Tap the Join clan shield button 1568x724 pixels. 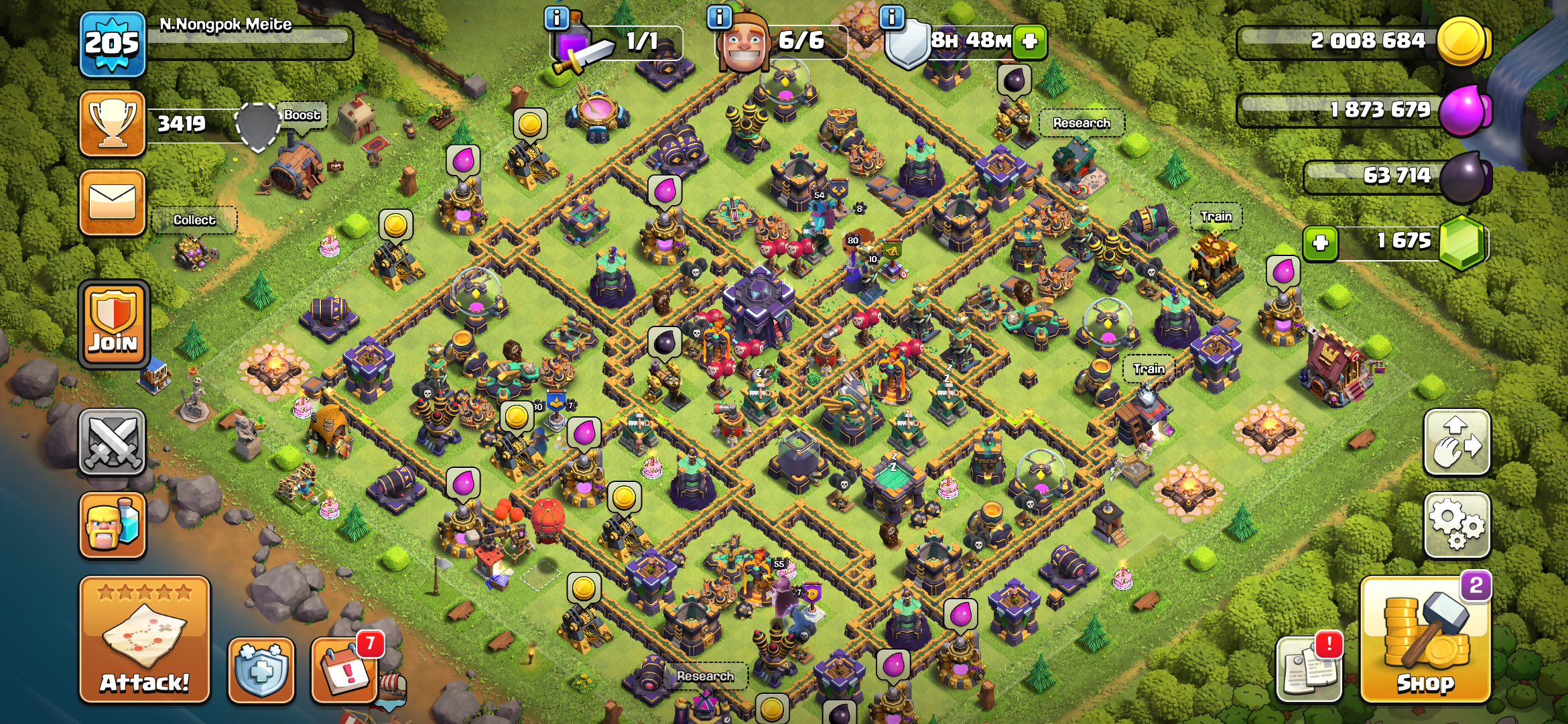click(113, 324)
